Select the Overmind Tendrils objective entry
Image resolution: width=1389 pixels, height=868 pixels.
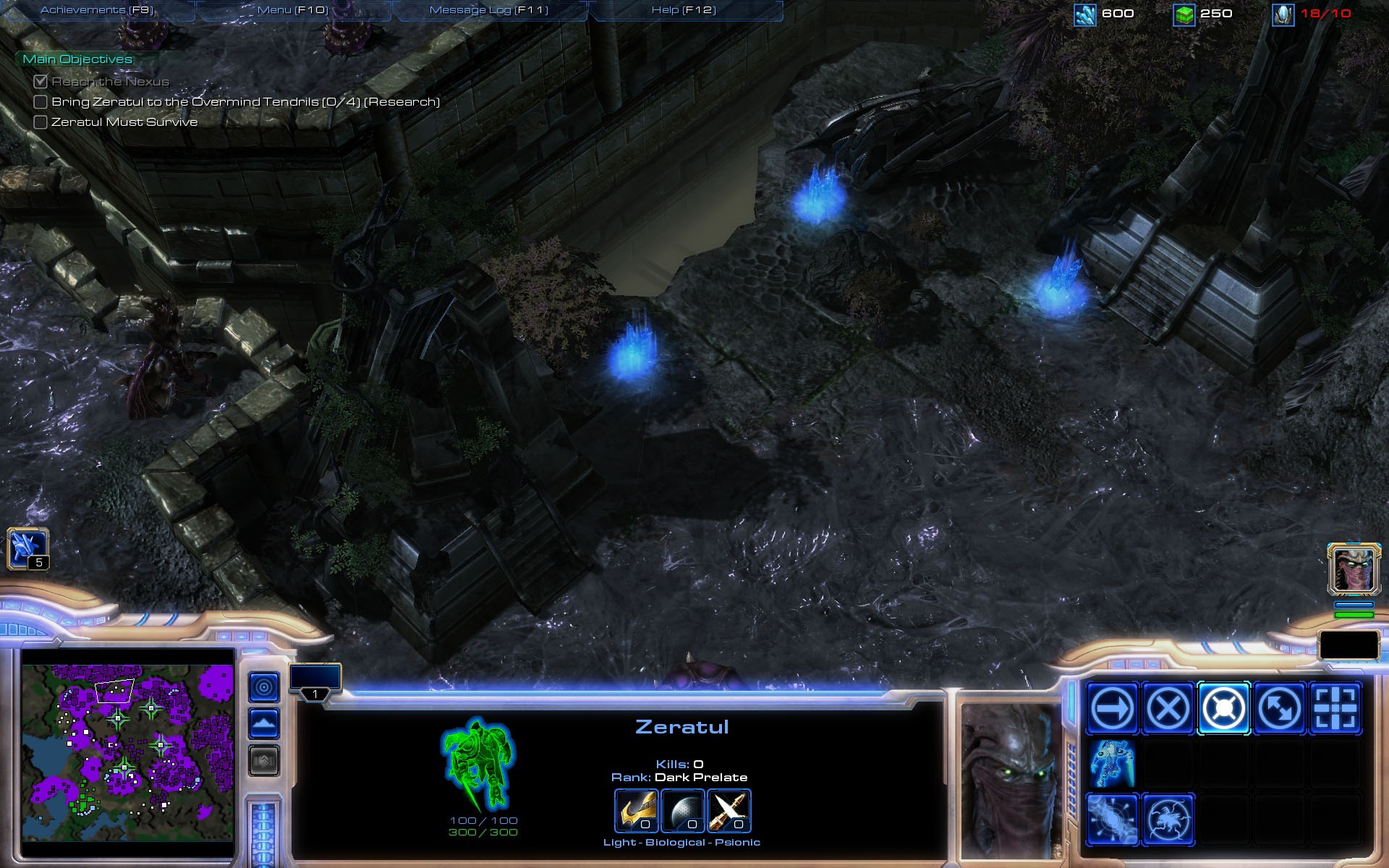[245, 102]
